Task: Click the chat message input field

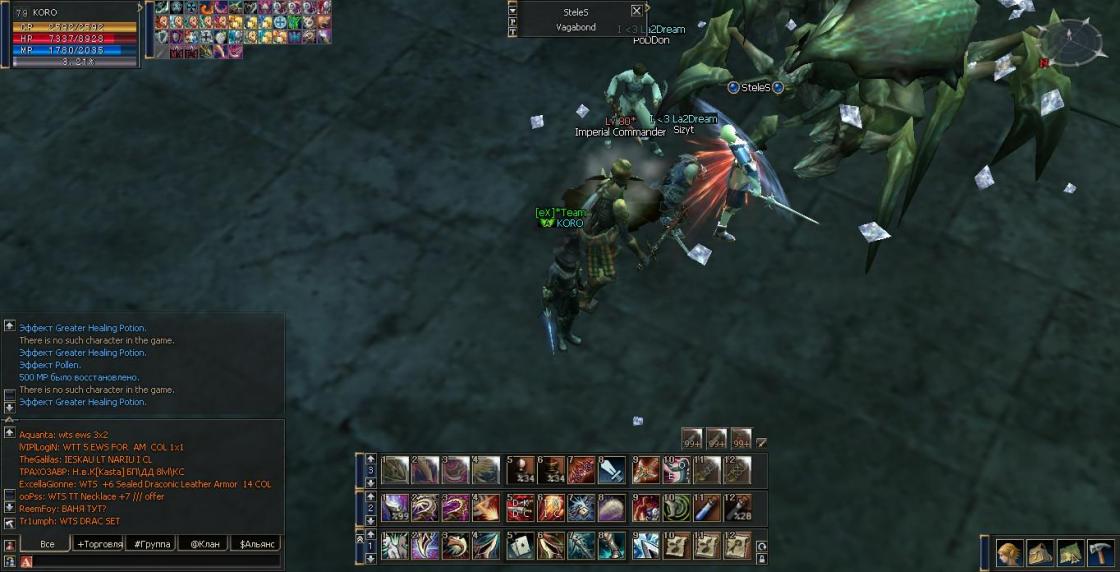Action: click(x=150, y=562)
